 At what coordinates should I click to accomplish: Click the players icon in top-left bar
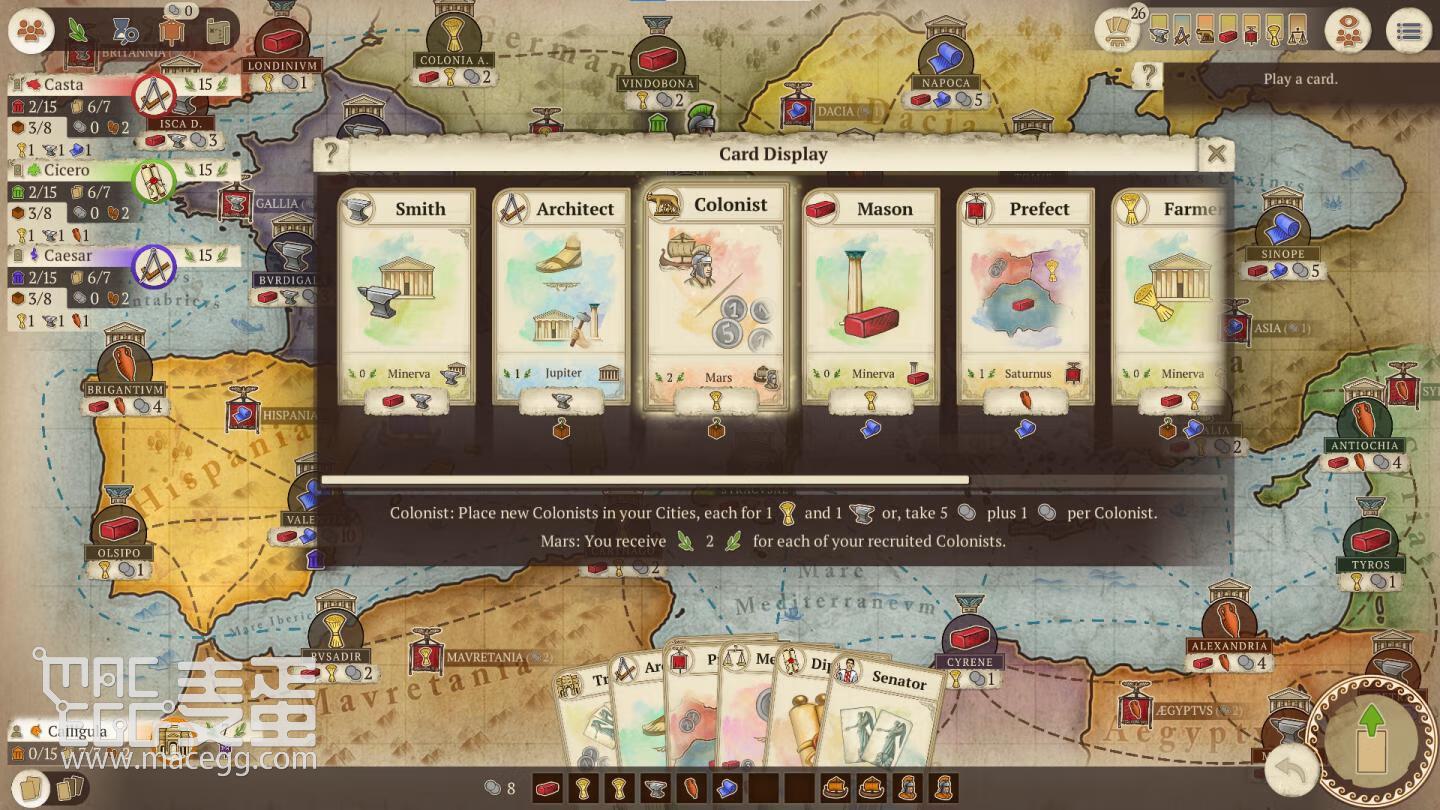pos(32,31)
